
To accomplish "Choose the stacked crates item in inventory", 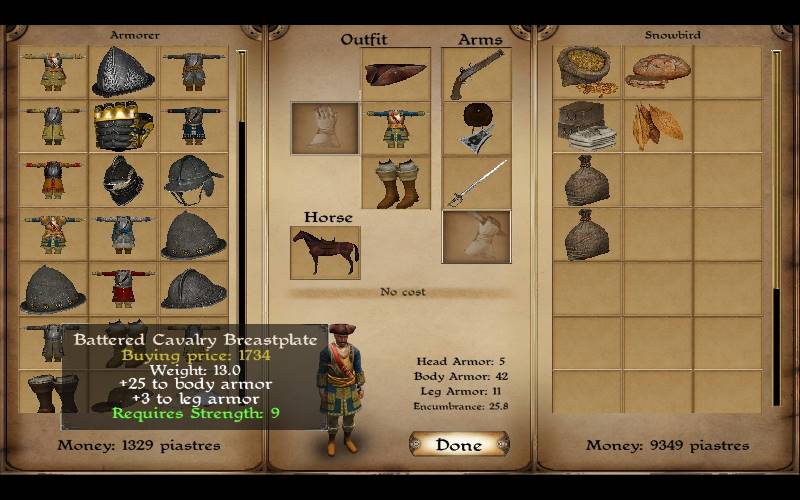I will click(587, 125).
